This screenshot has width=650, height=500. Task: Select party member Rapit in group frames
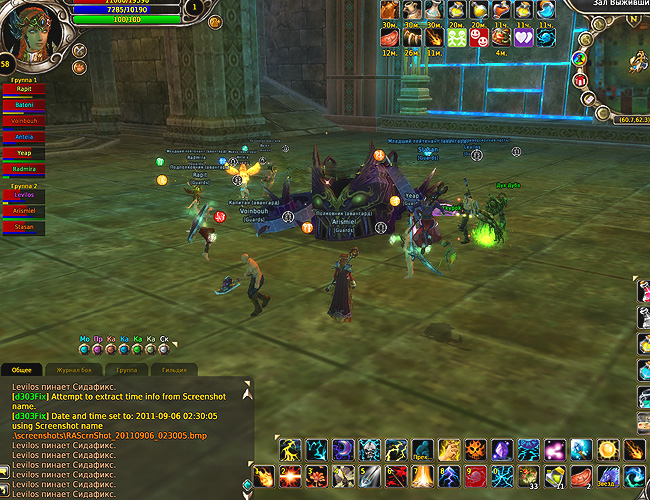click(x=24, y=88)
